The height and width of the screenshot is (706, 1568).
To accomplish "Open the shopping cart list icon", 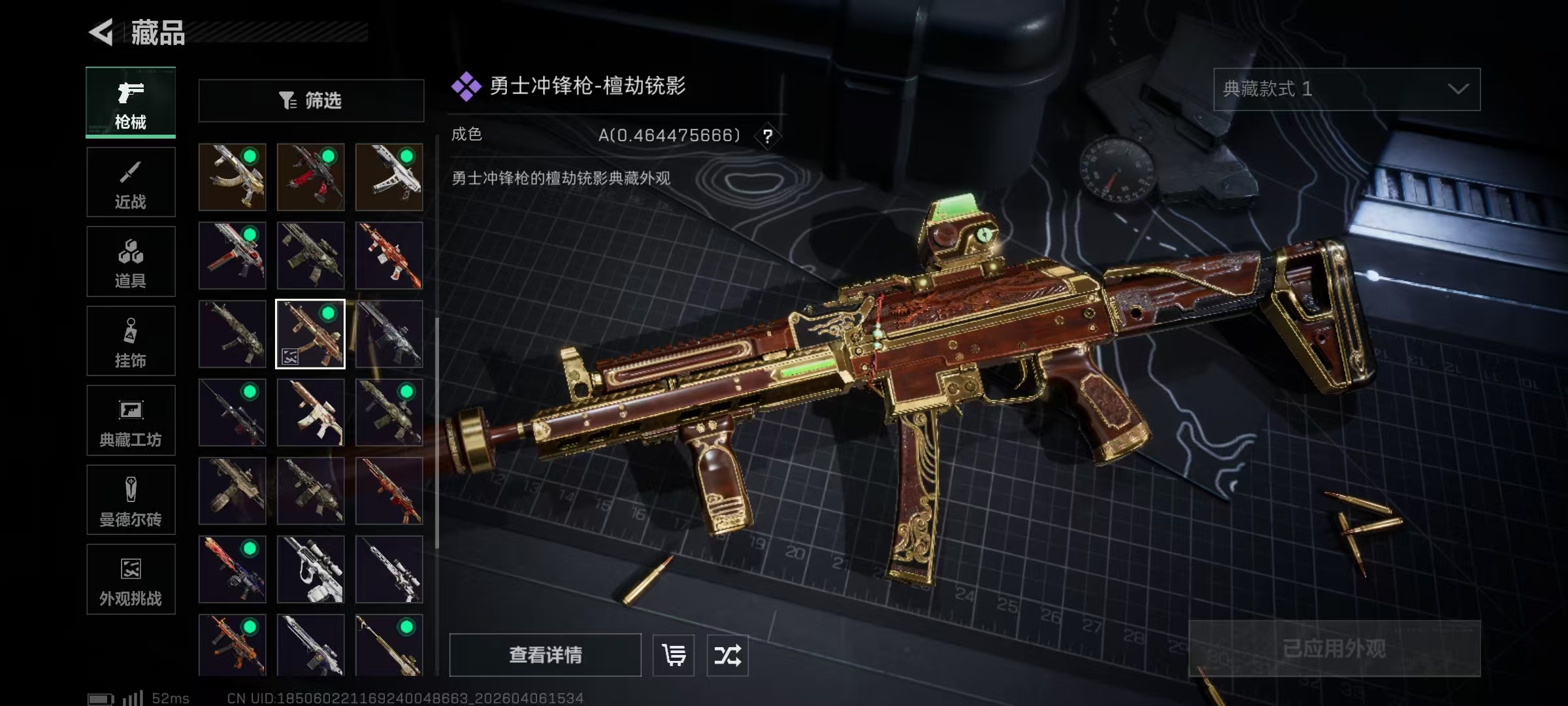I will click(x=674, y=654).
